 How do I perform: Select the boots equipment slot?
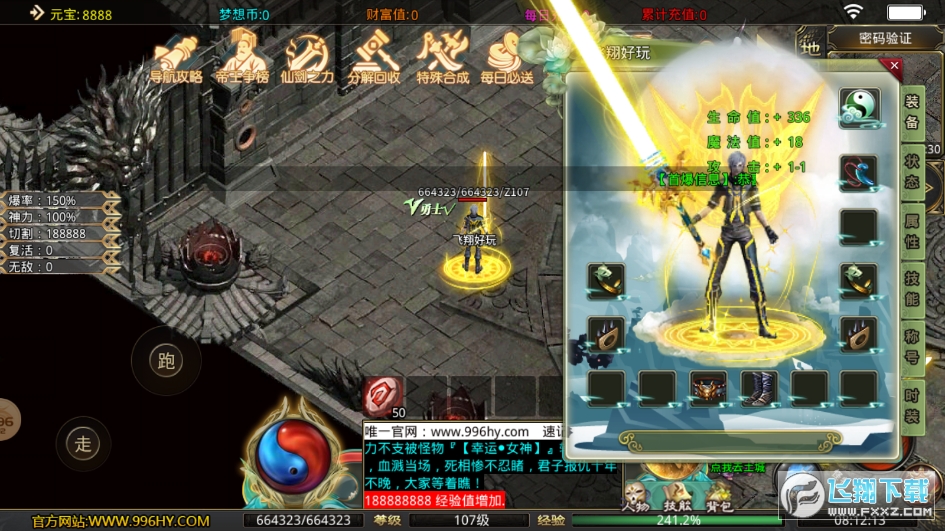click(x=758, y=388)
